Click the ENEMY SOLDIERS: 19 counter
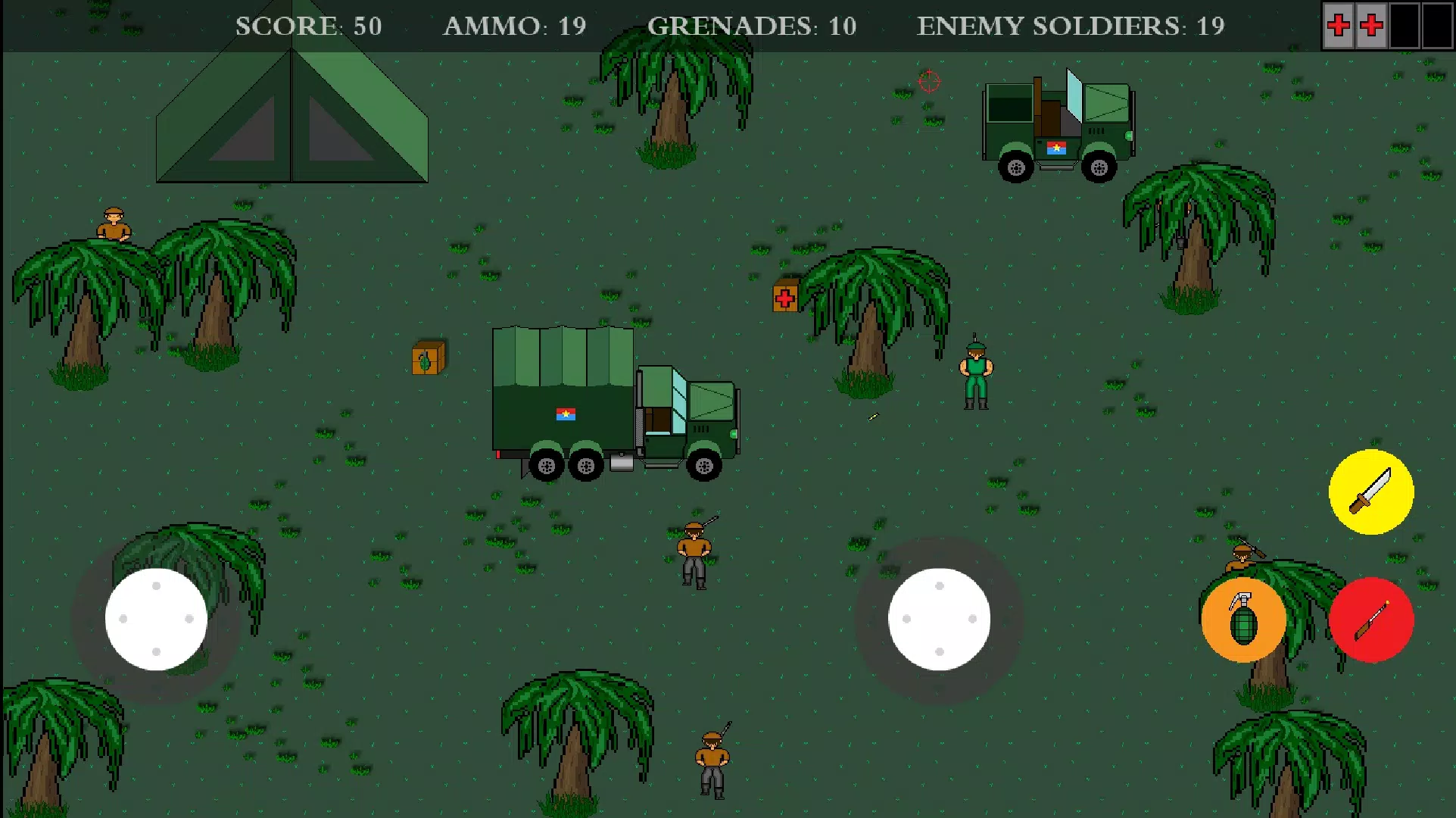This screenshot has width=1456, height=818. pos(1071,27)
